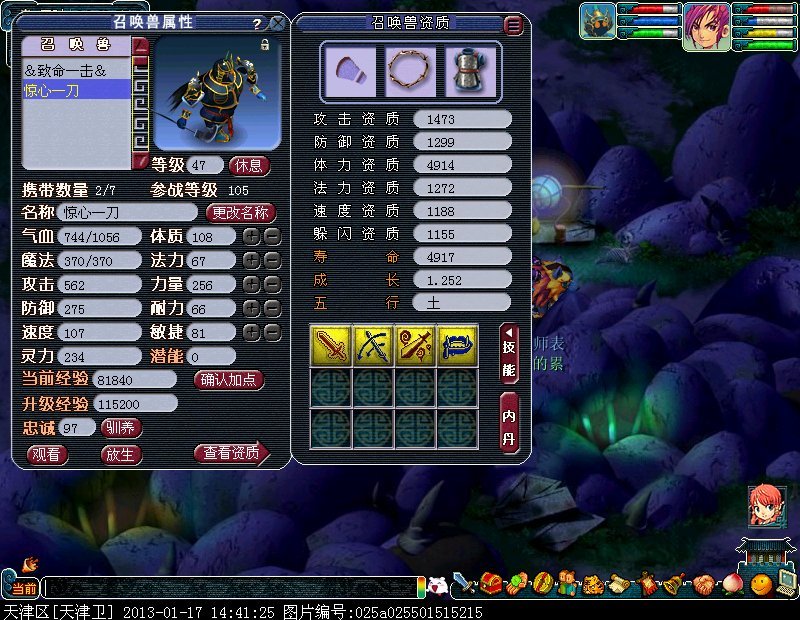Confirm stat points with 确认加点
Viewport: 800px width, 620px height.
pyautogui.click(x=229, y=380)
